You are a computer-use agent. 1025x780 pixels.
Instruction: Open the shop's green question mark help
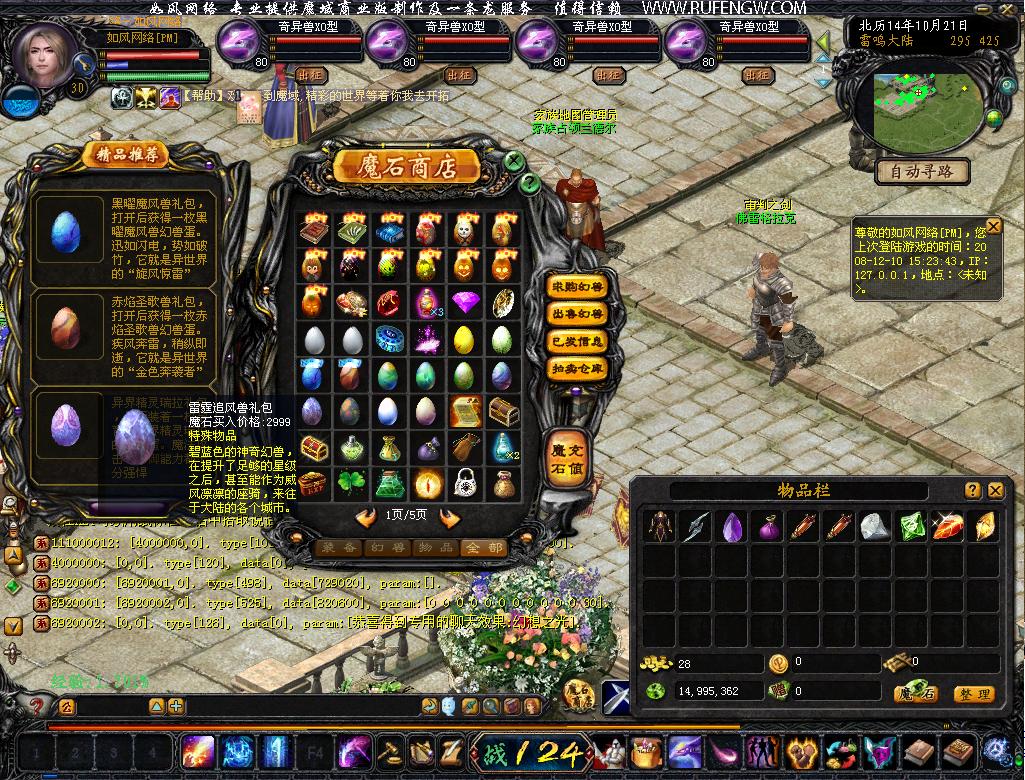pyautogui.click(x=530, y=182)
